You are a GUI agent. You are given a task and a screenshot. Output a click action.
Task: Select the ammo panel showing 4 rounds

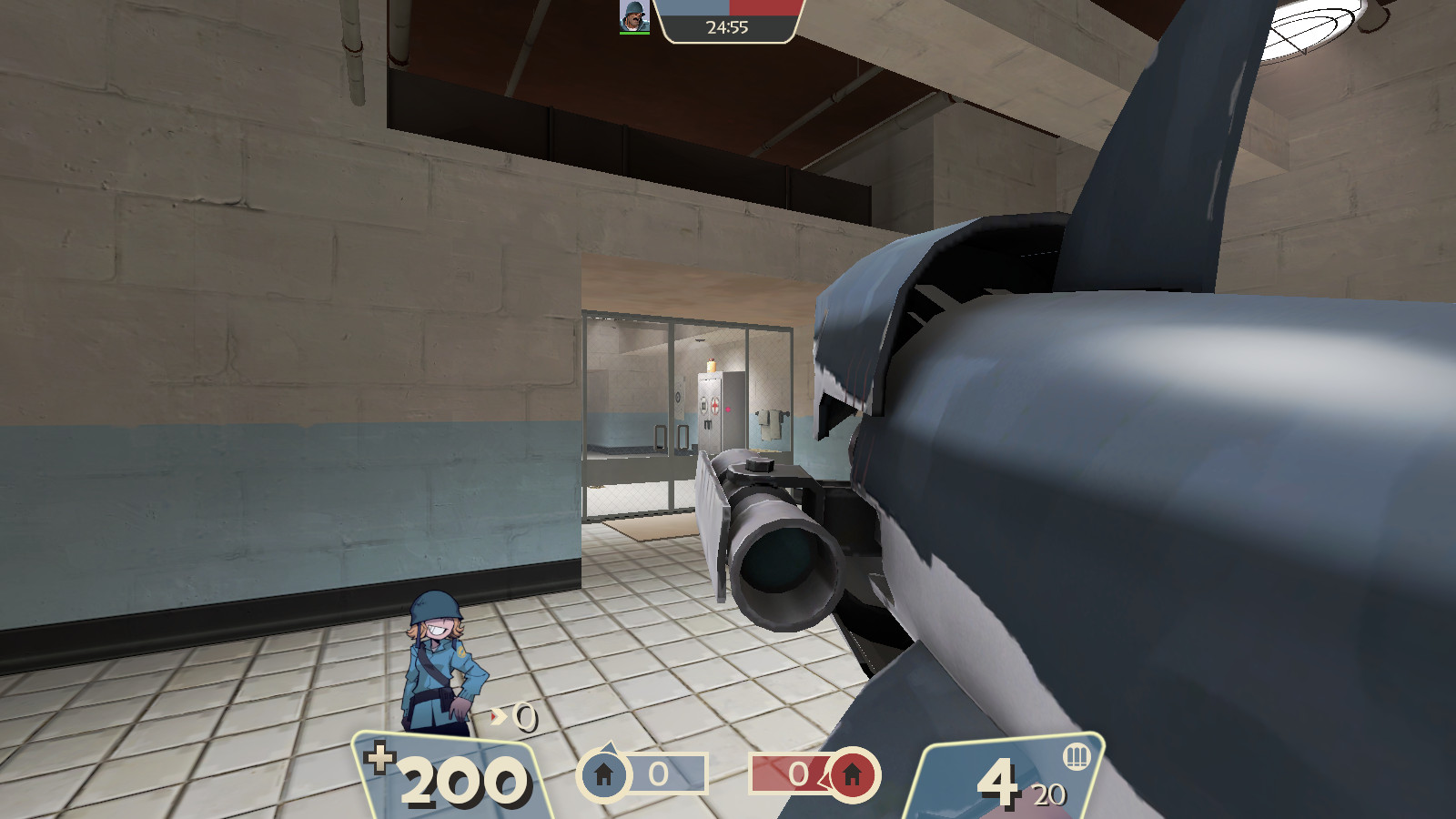point(996,778)
